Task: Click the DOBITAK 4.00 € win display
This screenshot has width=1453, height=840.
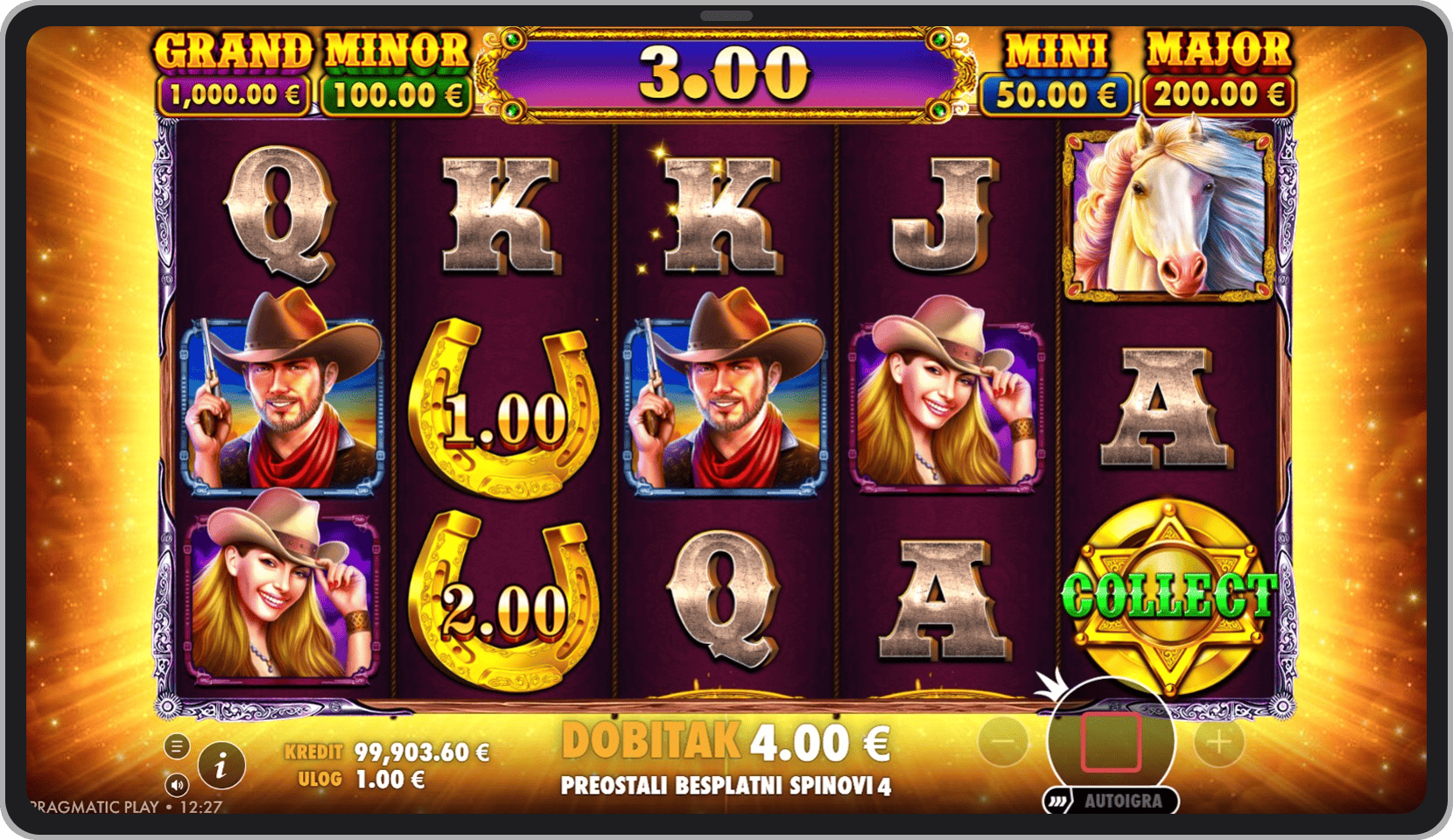Action: [x=726, y=741]
